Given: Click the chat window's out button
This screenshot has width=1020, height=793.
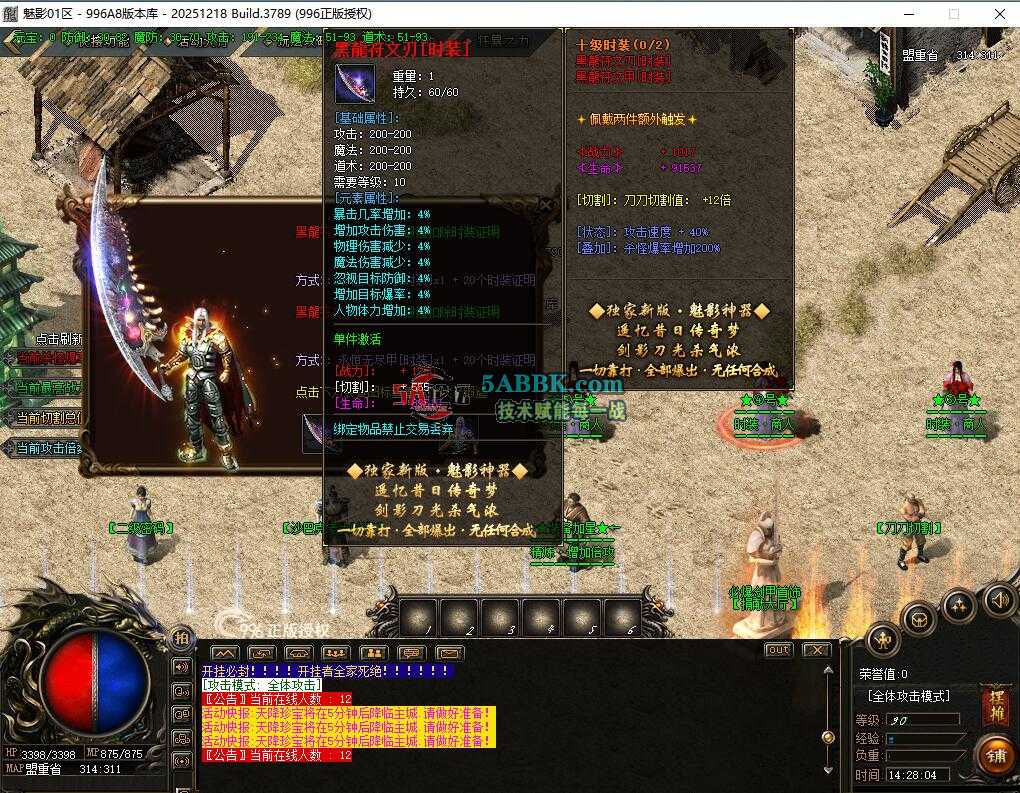Looking at the screenshot, I should (778, 650).
